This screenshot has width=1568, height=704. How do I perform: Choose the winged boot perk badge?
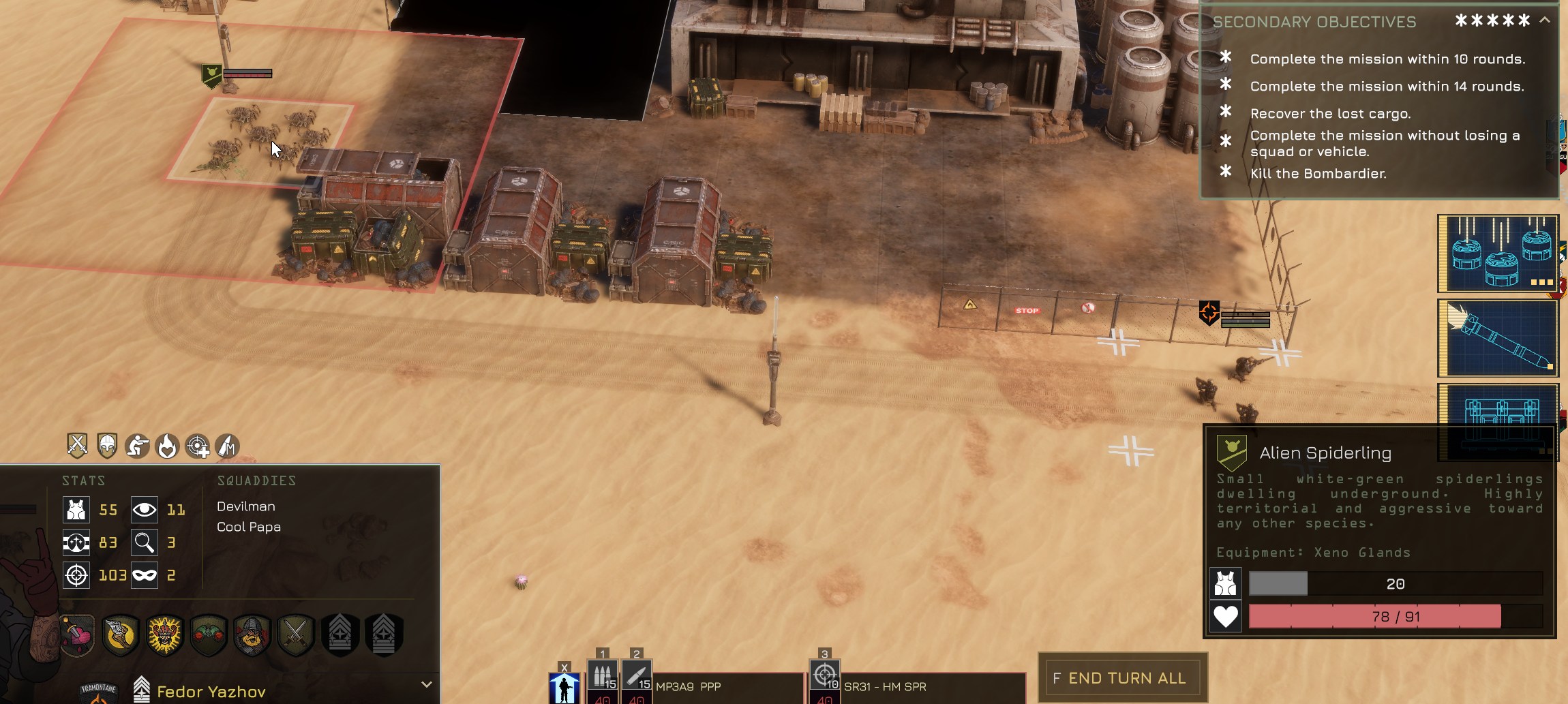[121, 635]
